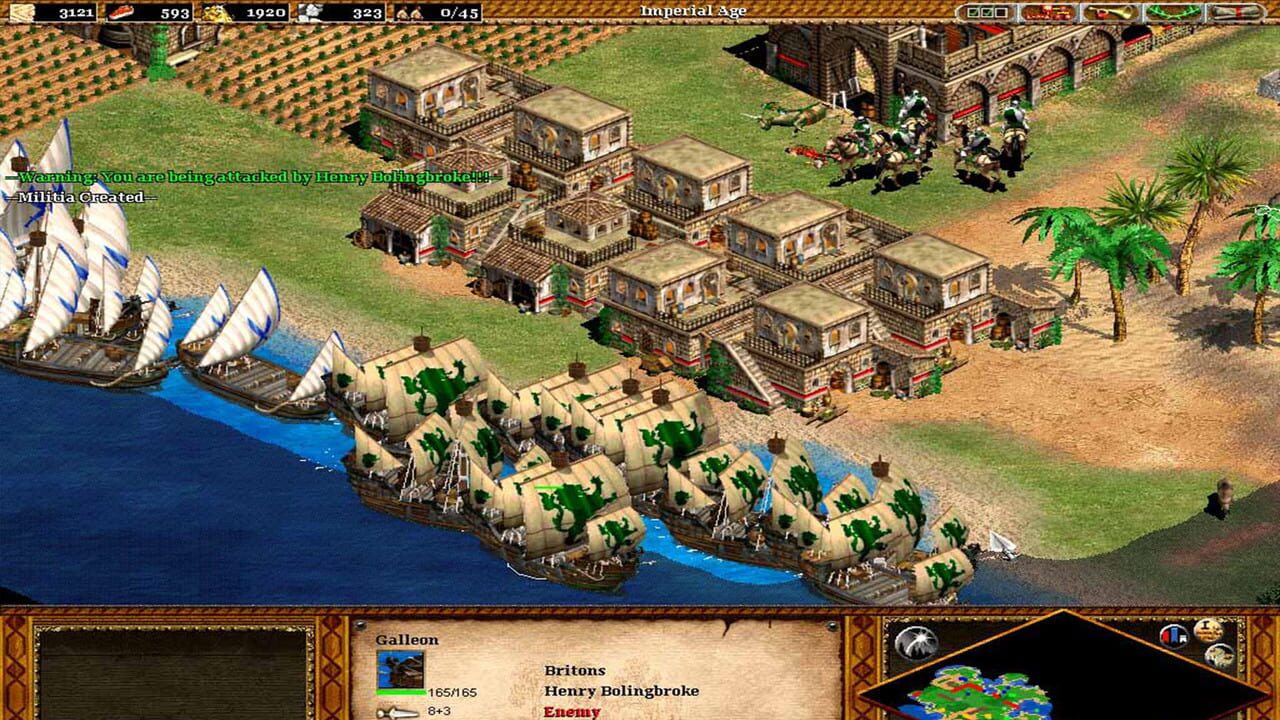Viewport: 1280px width, 720px height.
Task: Click the Henry Bolingbroke enemy name
Action: click(622, 690)
